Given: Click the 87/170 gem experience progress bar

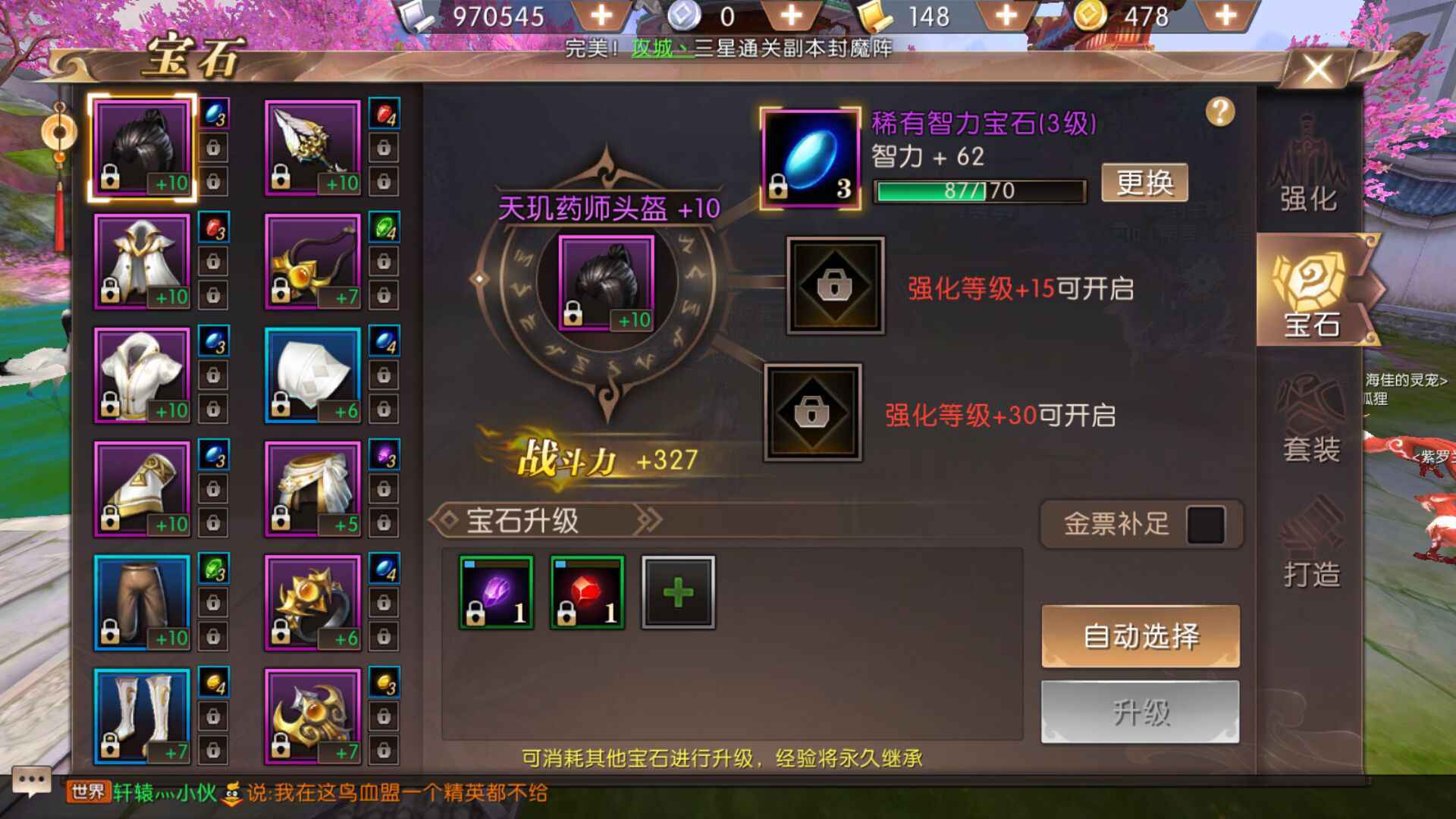Looking at the screenshot, I should 978,191.
